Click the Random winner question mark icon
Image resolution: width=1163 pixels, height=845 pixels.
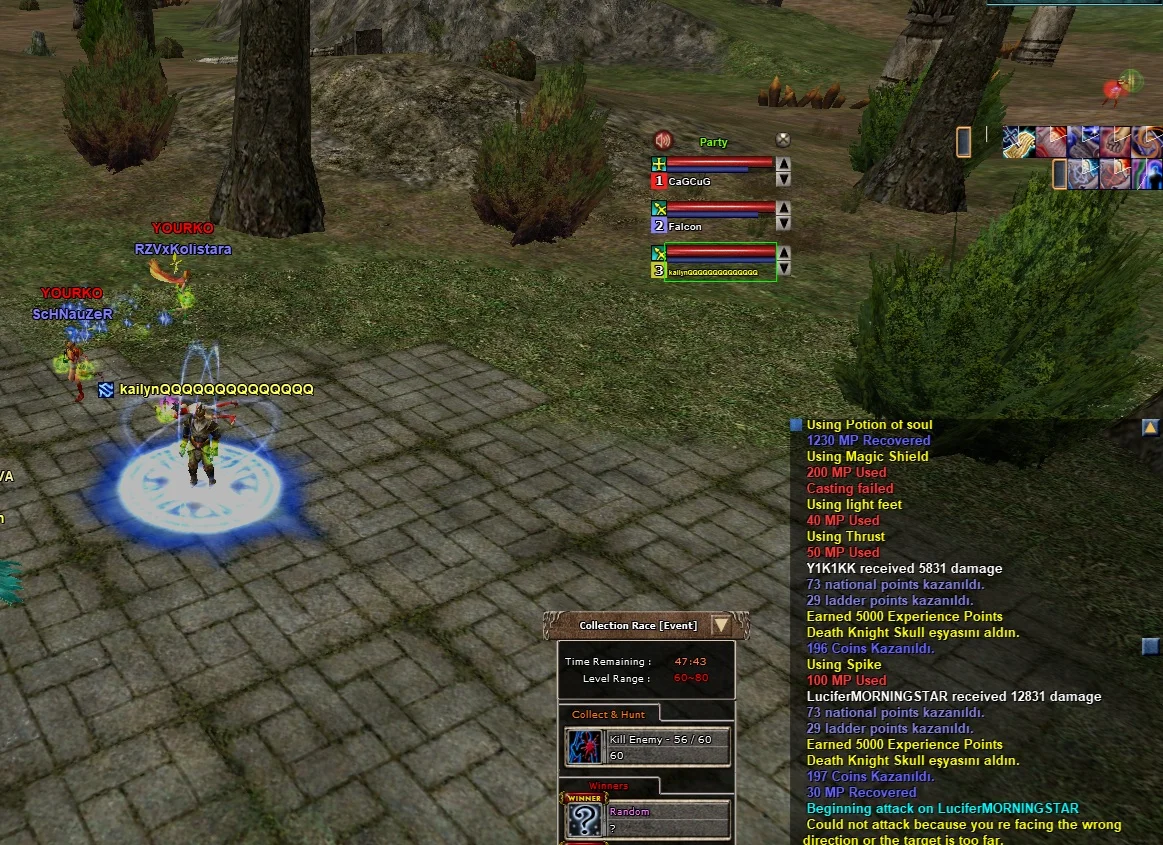583,819
